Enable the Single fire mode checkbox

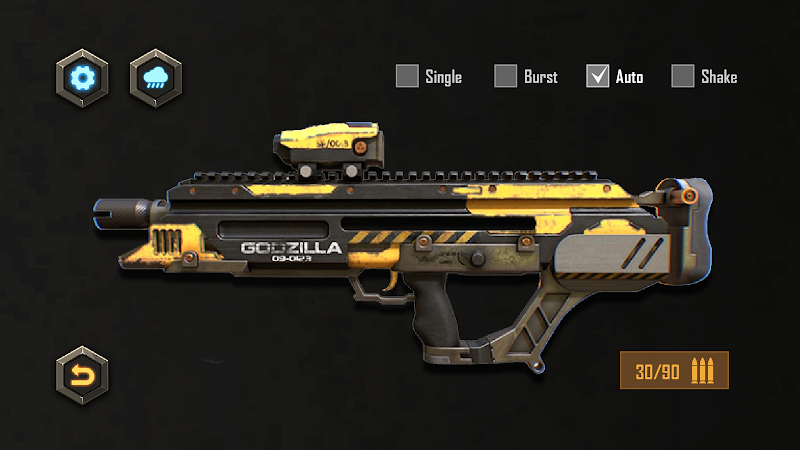click(407, 76)
